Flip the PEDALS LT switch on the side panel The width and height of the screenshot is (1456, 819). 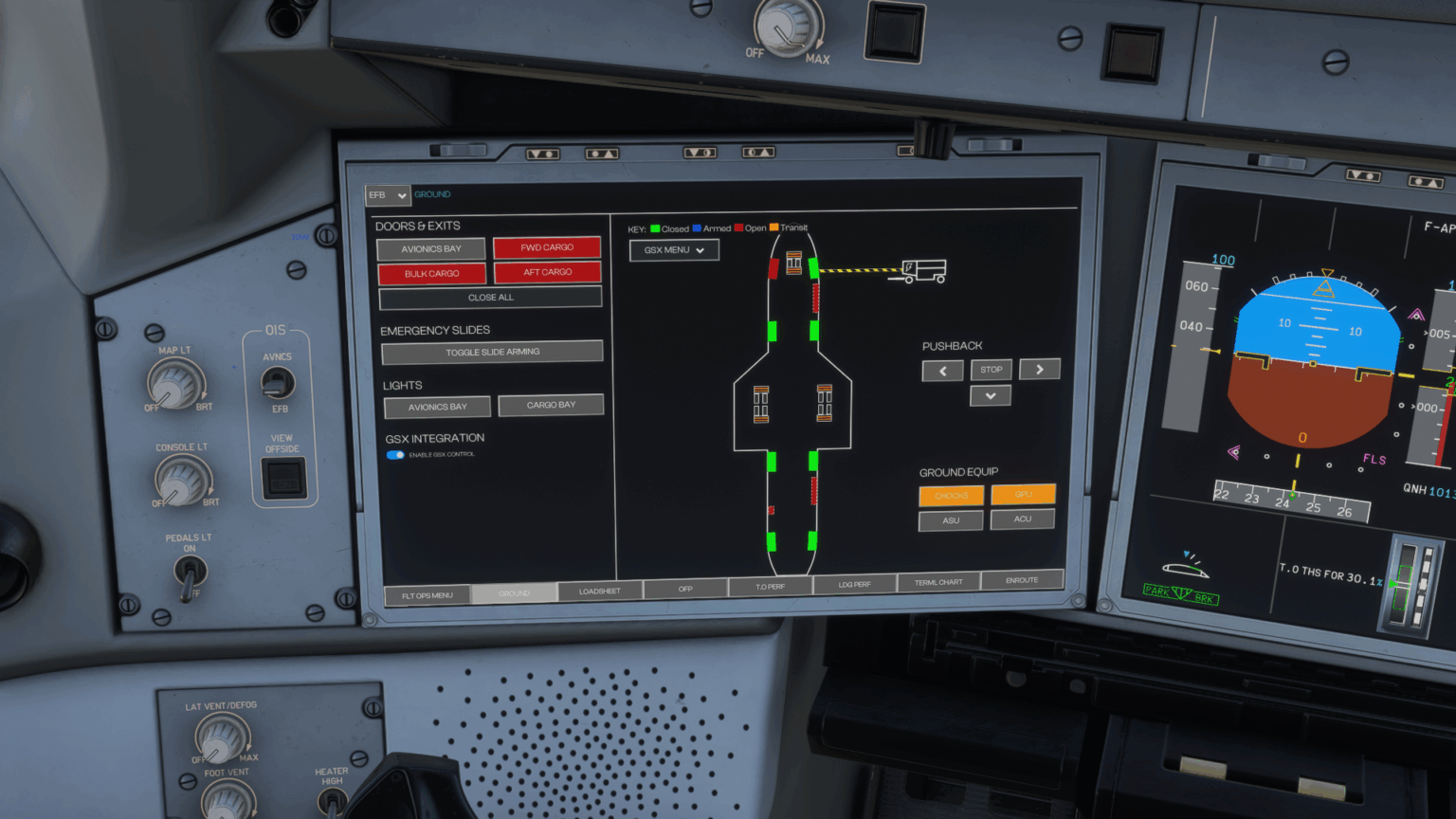[190, 569]
